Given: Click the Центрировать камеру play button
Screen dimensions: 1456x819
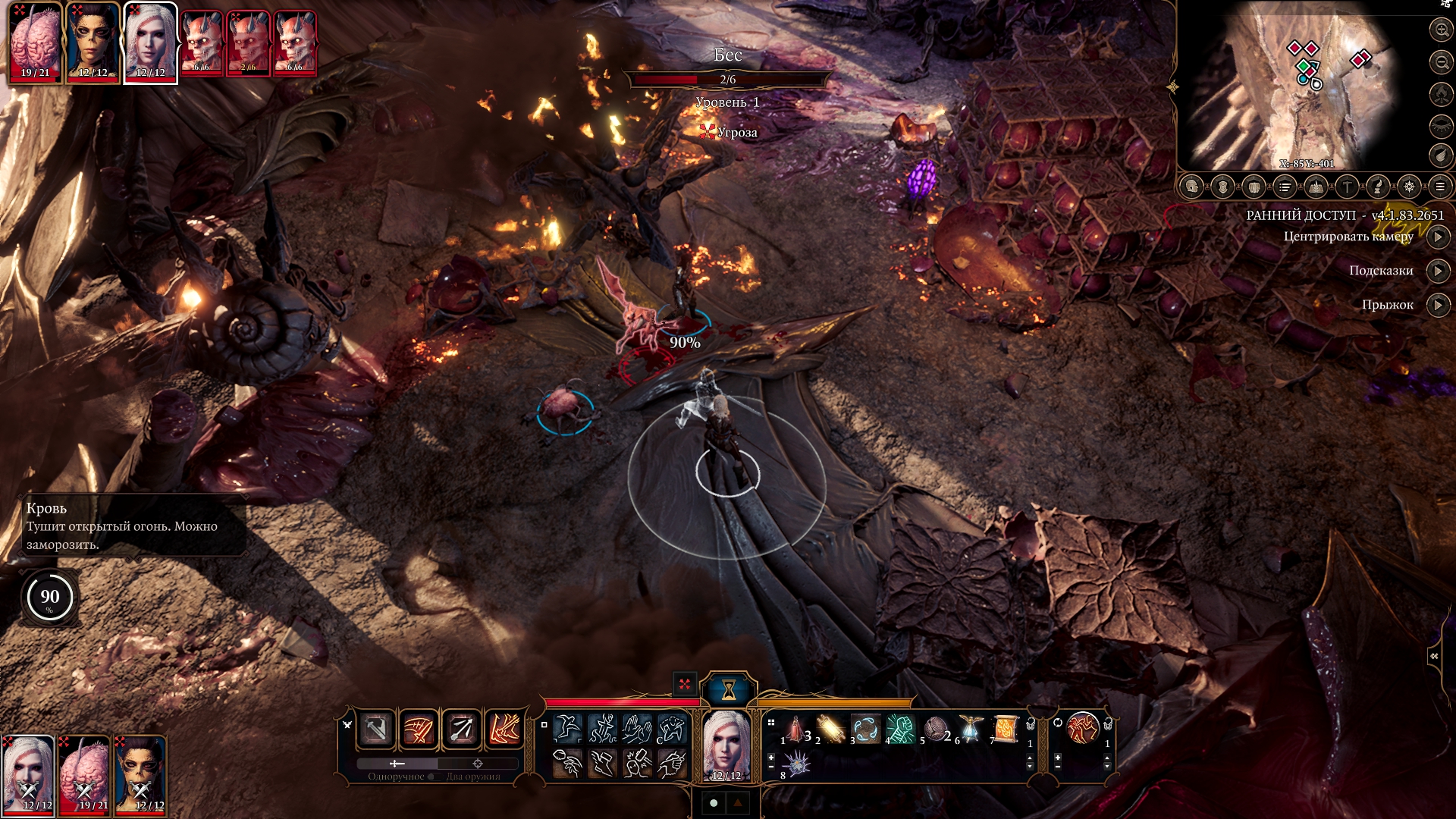Looking at the screenshot, I should 1438,237.
